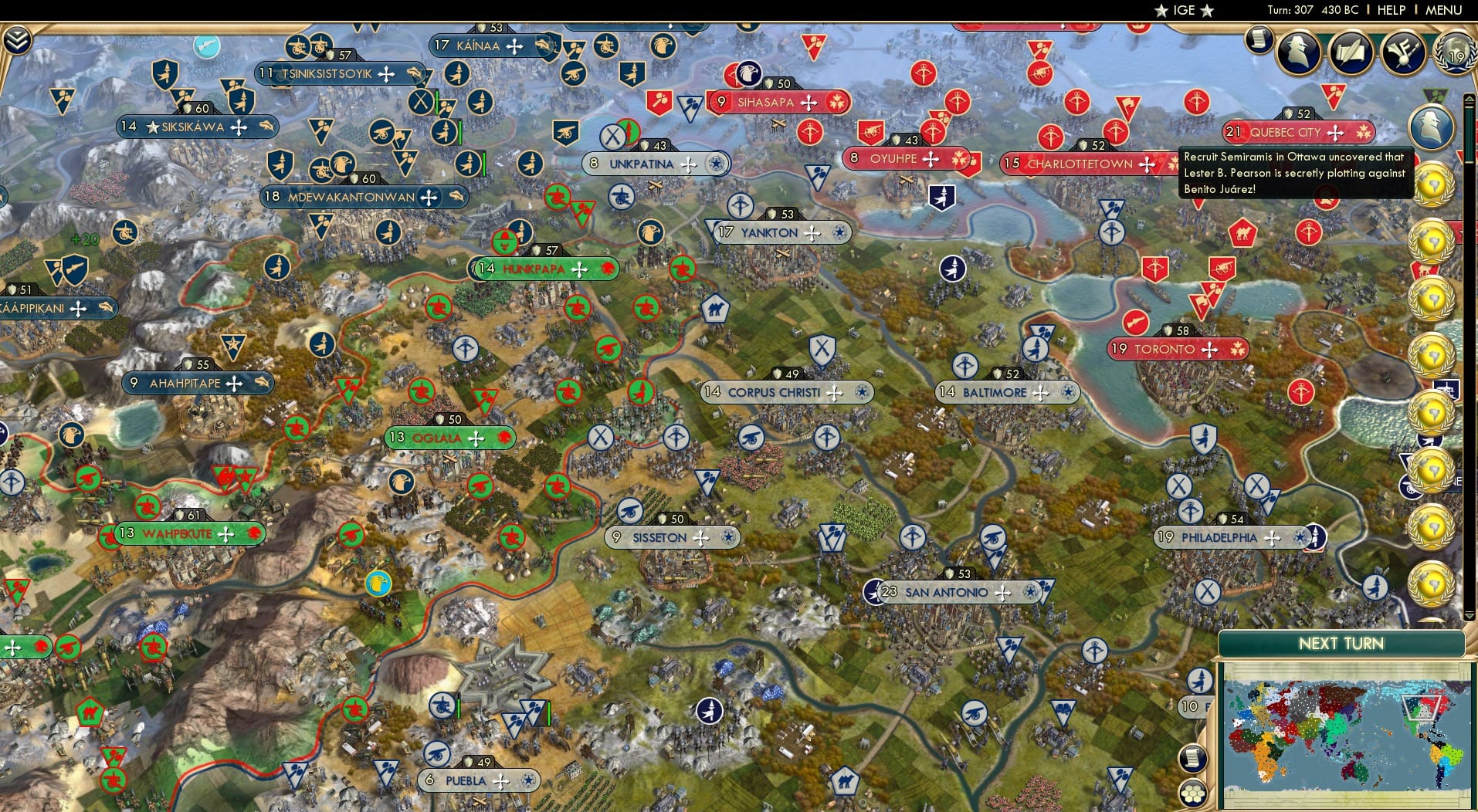The image size is (1478, 812).
Task: Open the Espionage overview spy icon
Action: 1297,54
